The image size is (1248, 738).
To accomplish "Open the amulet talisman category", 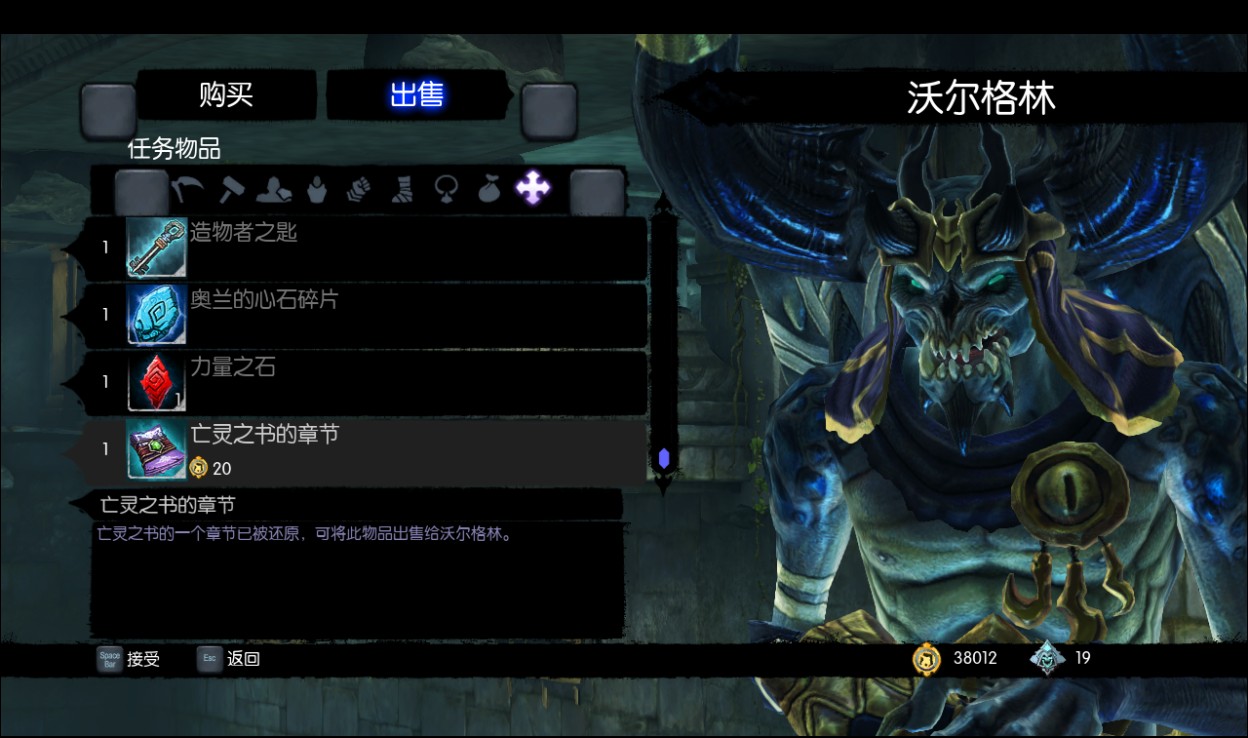I will pos(446,188).
